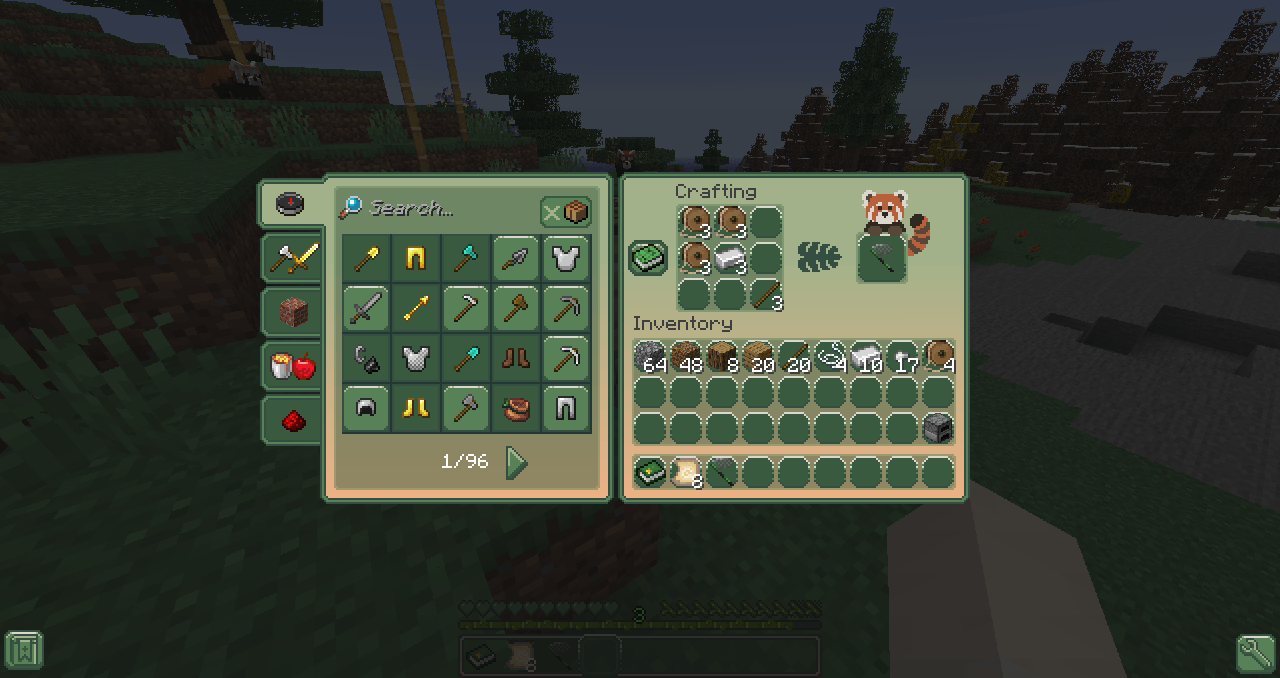The width and height of the screenshot is (1280, 678).
Task: Click the wrench button in the screen corner
Action: click(x=1255, y=653)
